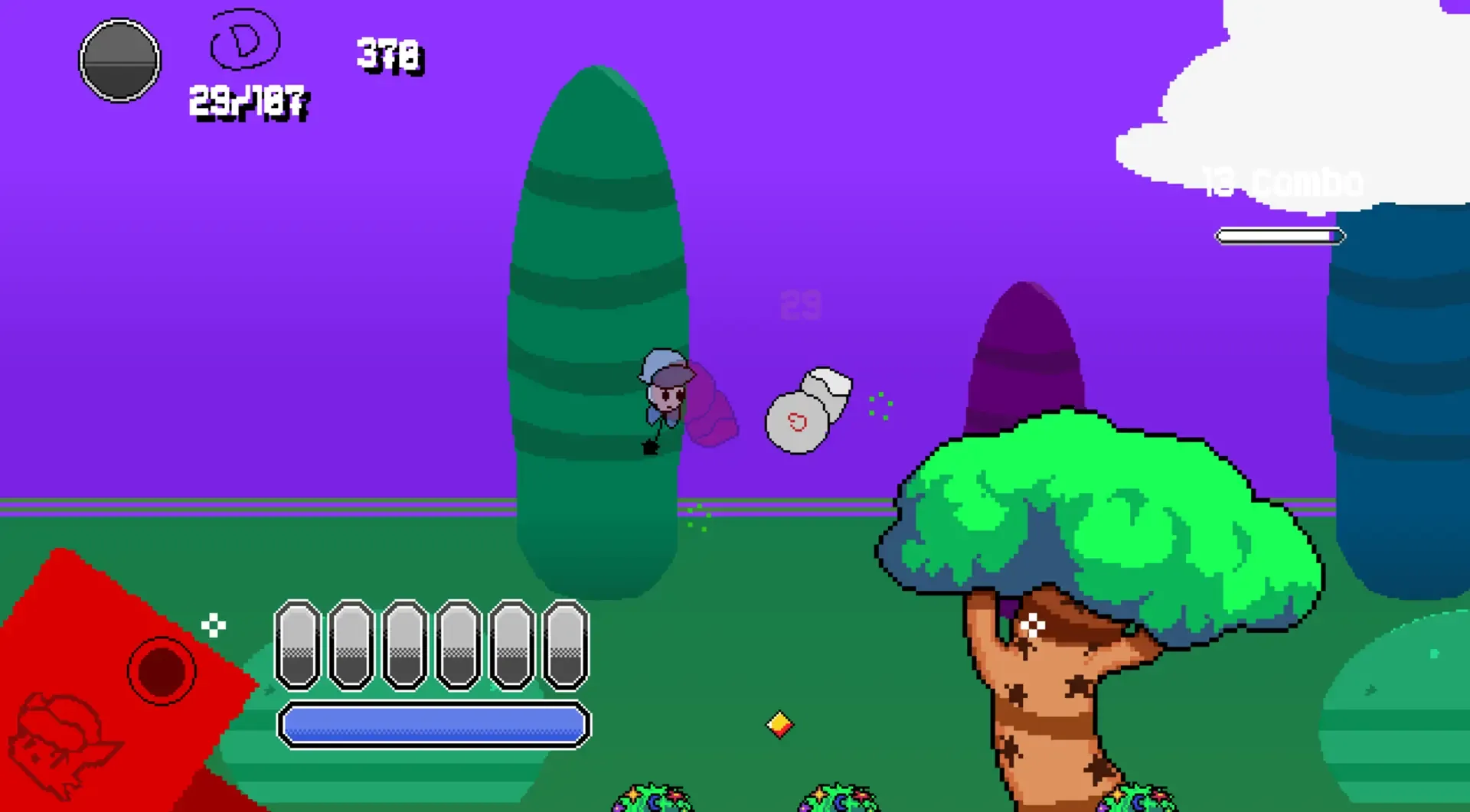Toggle the dark circle on the red ramp
The width and height of the screenshot is (1470, 812).
pyautogui.click(x=161, y=671)
